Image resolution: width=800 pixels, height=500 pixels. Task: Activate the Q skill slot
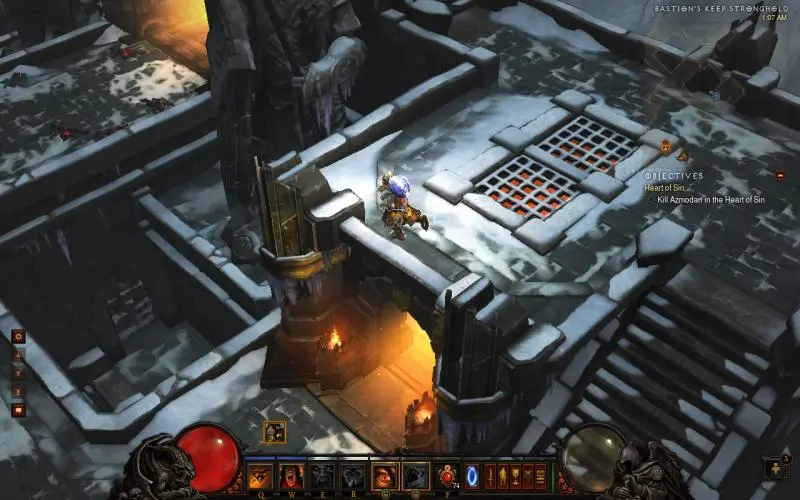click(261, 475)
